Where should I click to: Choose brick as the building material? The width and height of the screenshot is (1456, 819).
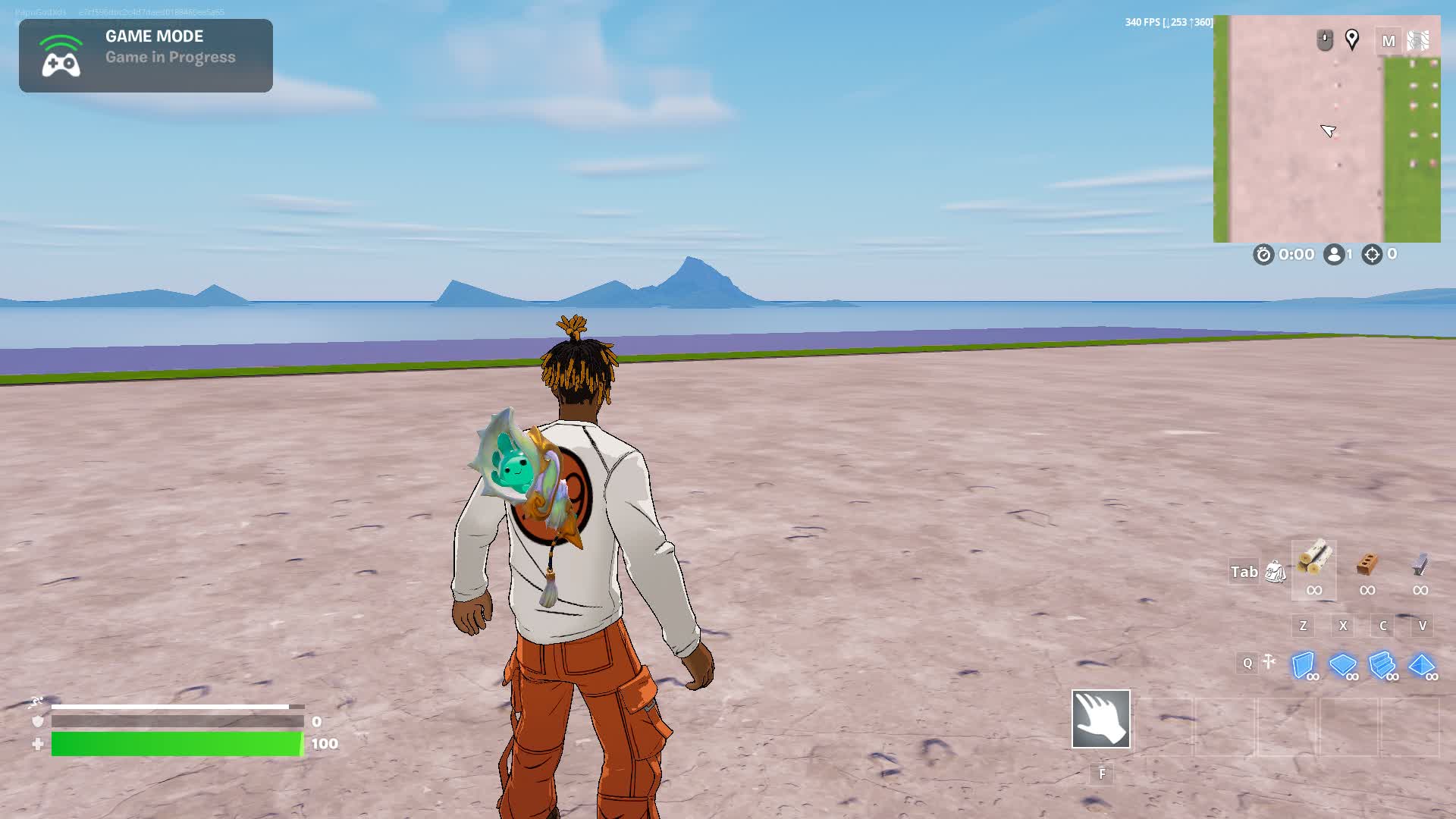click(1367, 563)
